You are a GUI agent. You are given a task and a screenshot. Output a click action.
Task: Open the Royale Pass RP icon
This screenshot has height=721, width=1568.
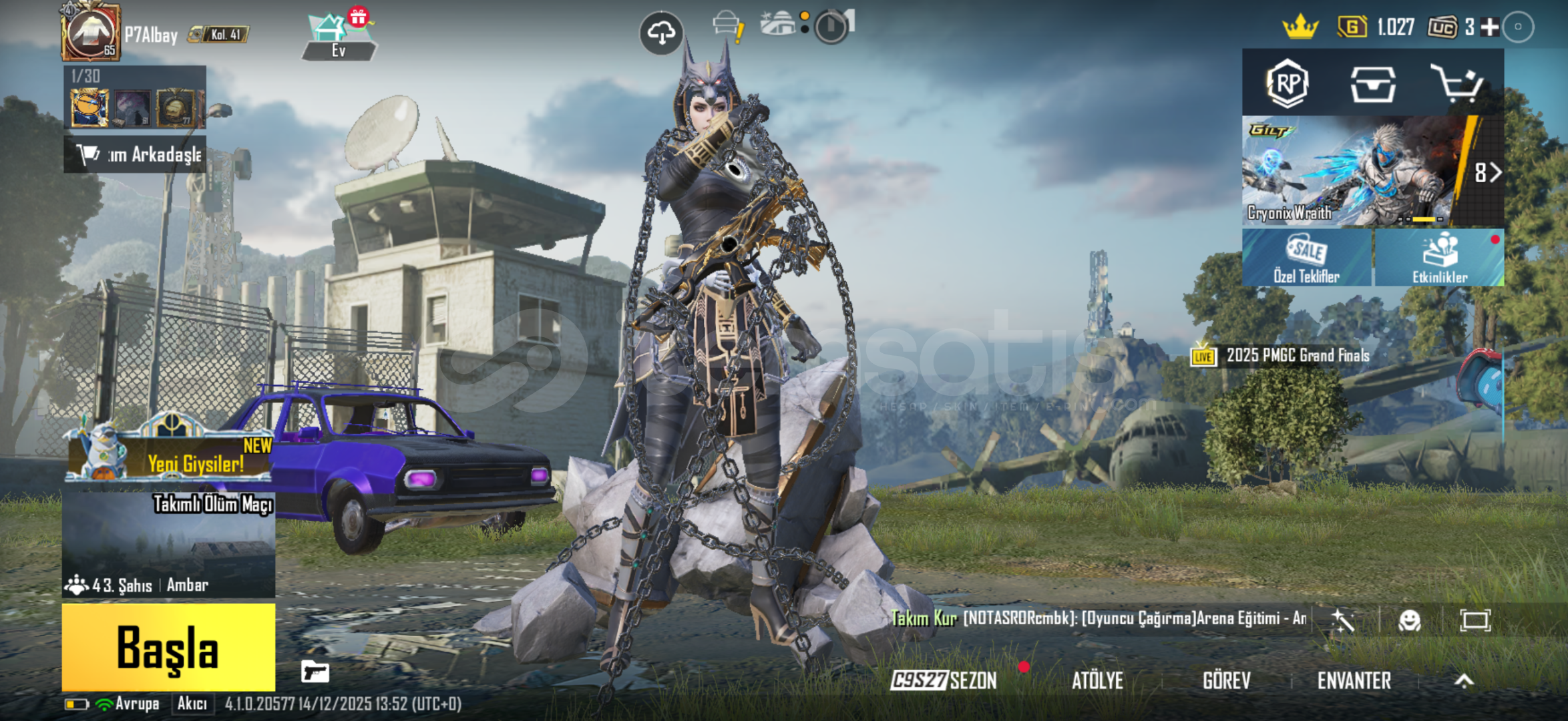1287,84
